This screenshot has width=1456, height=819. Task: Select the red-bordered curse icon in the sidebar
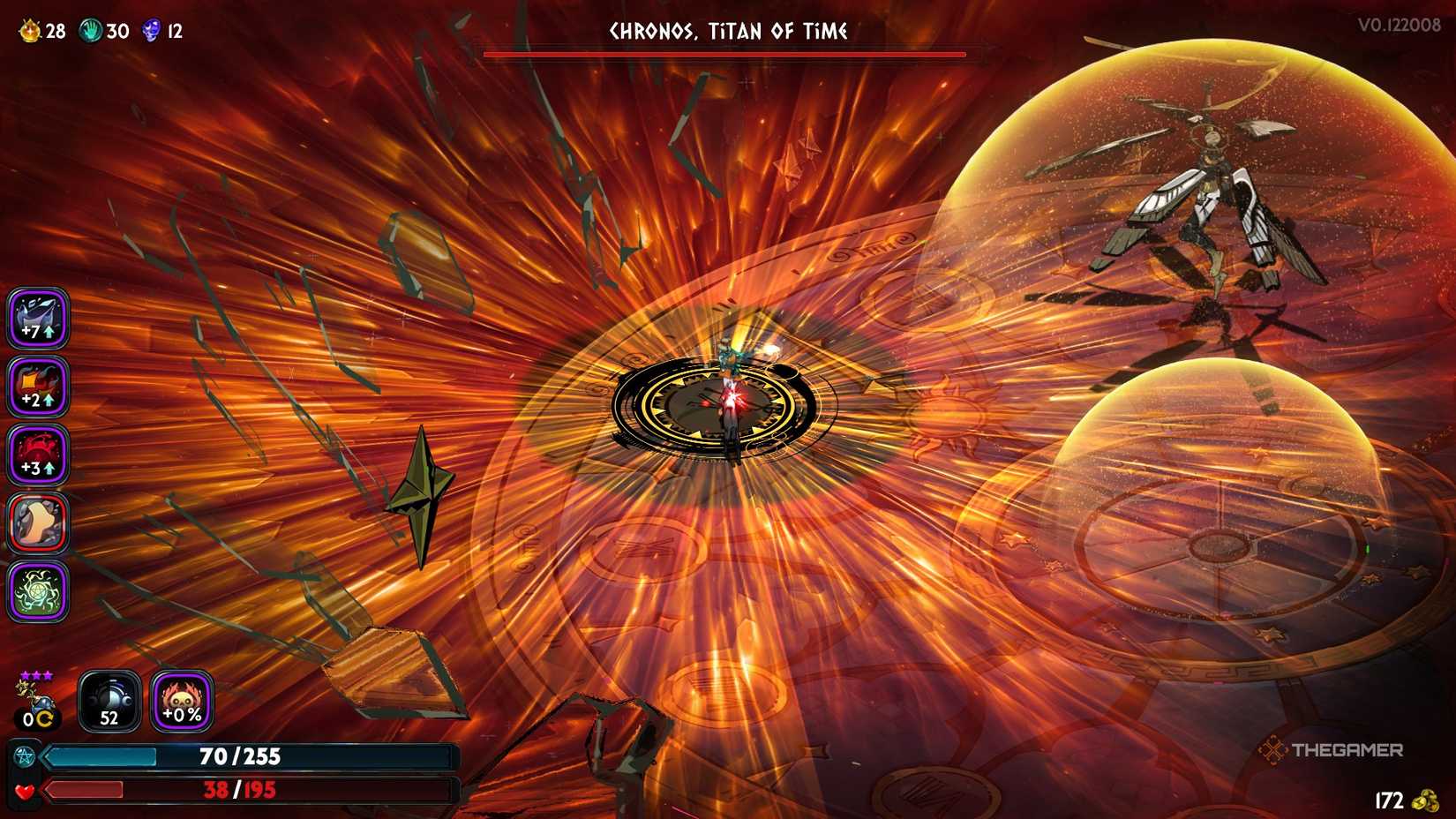tap(37, 523)
